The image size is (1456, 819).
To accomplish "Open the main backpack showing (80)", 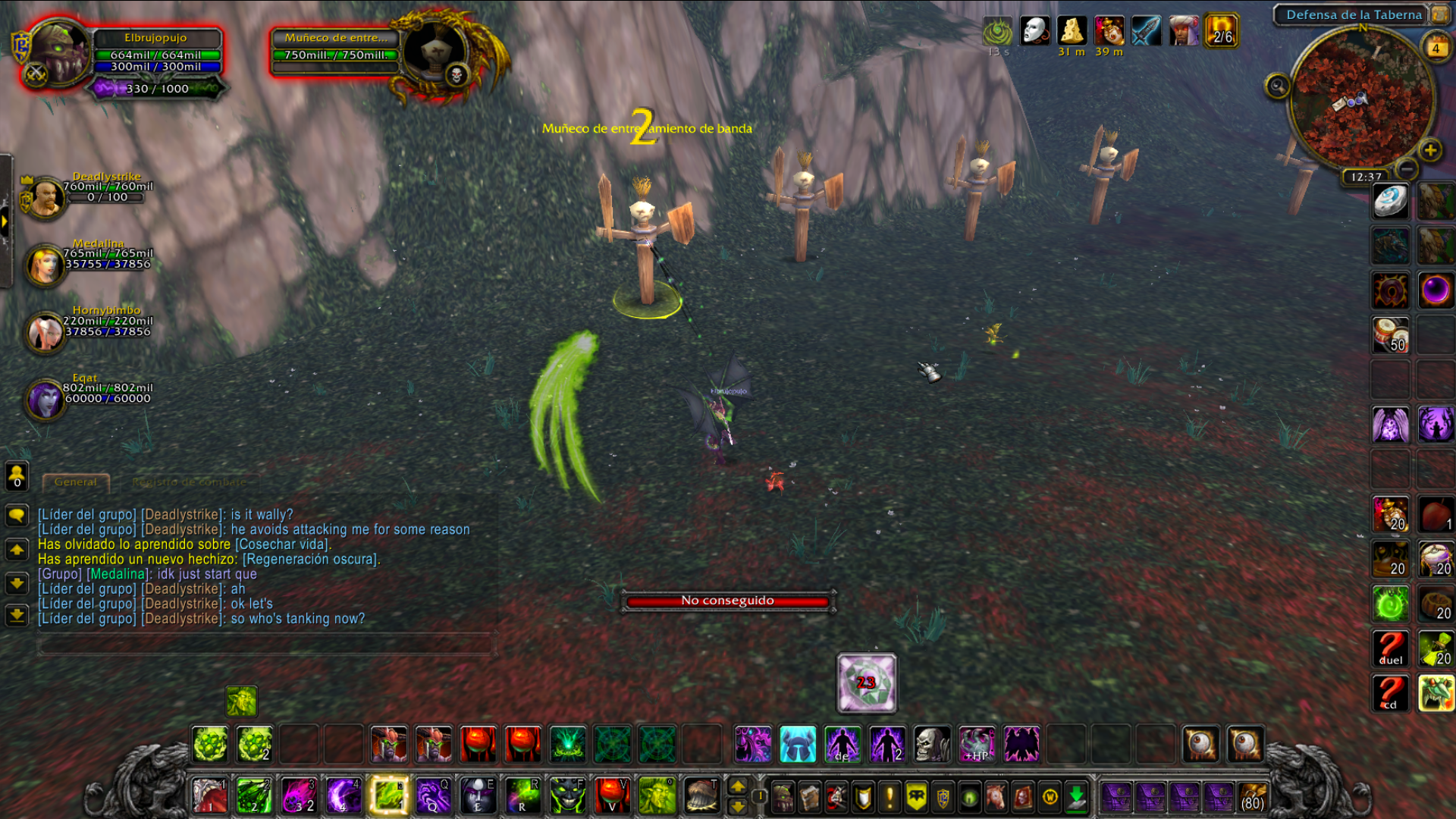I will coord(1253,797).
